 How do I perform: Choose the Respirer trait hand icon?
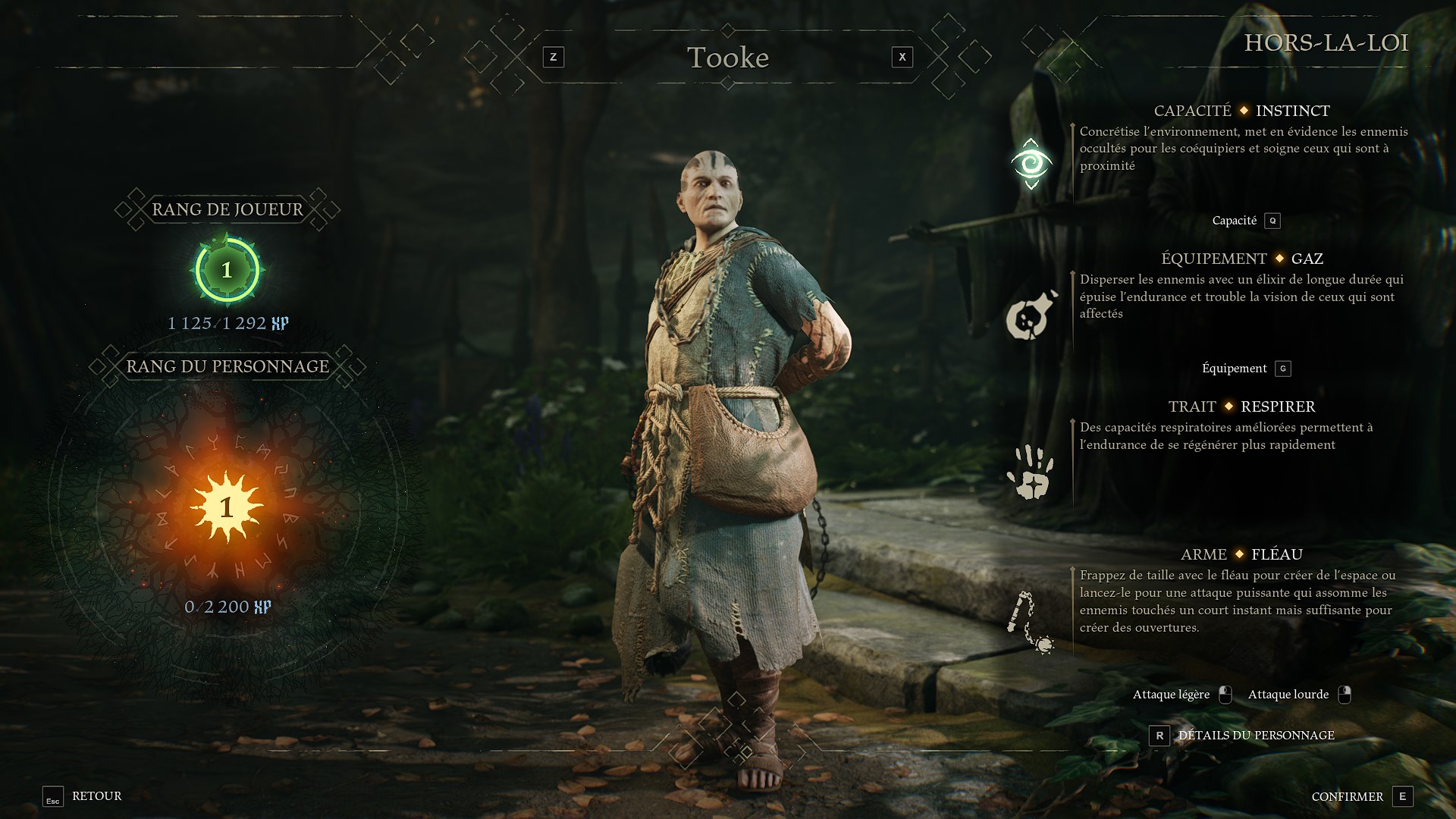1031,472
